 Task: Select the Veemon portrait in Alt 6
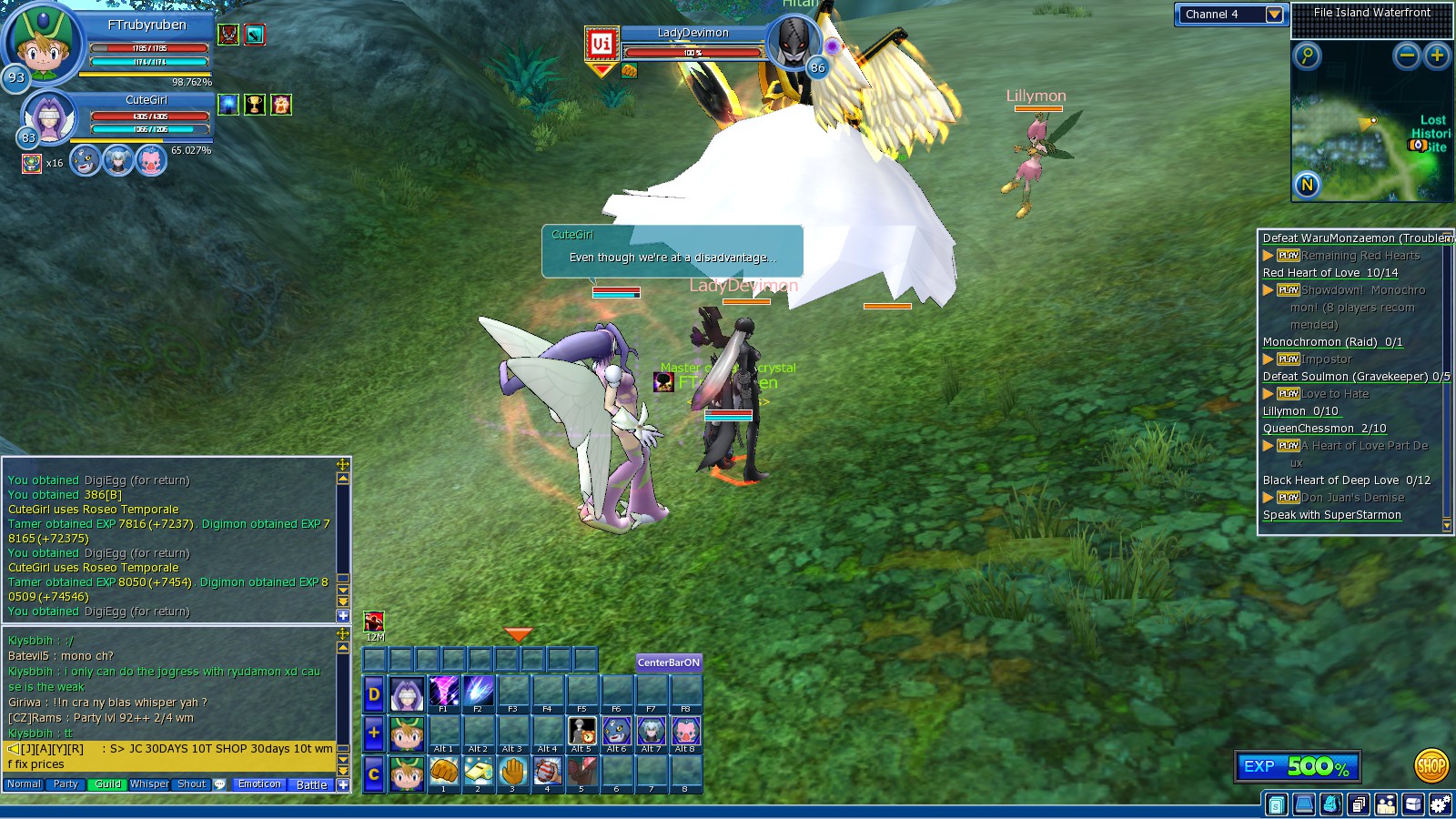(x=615, y=732)
